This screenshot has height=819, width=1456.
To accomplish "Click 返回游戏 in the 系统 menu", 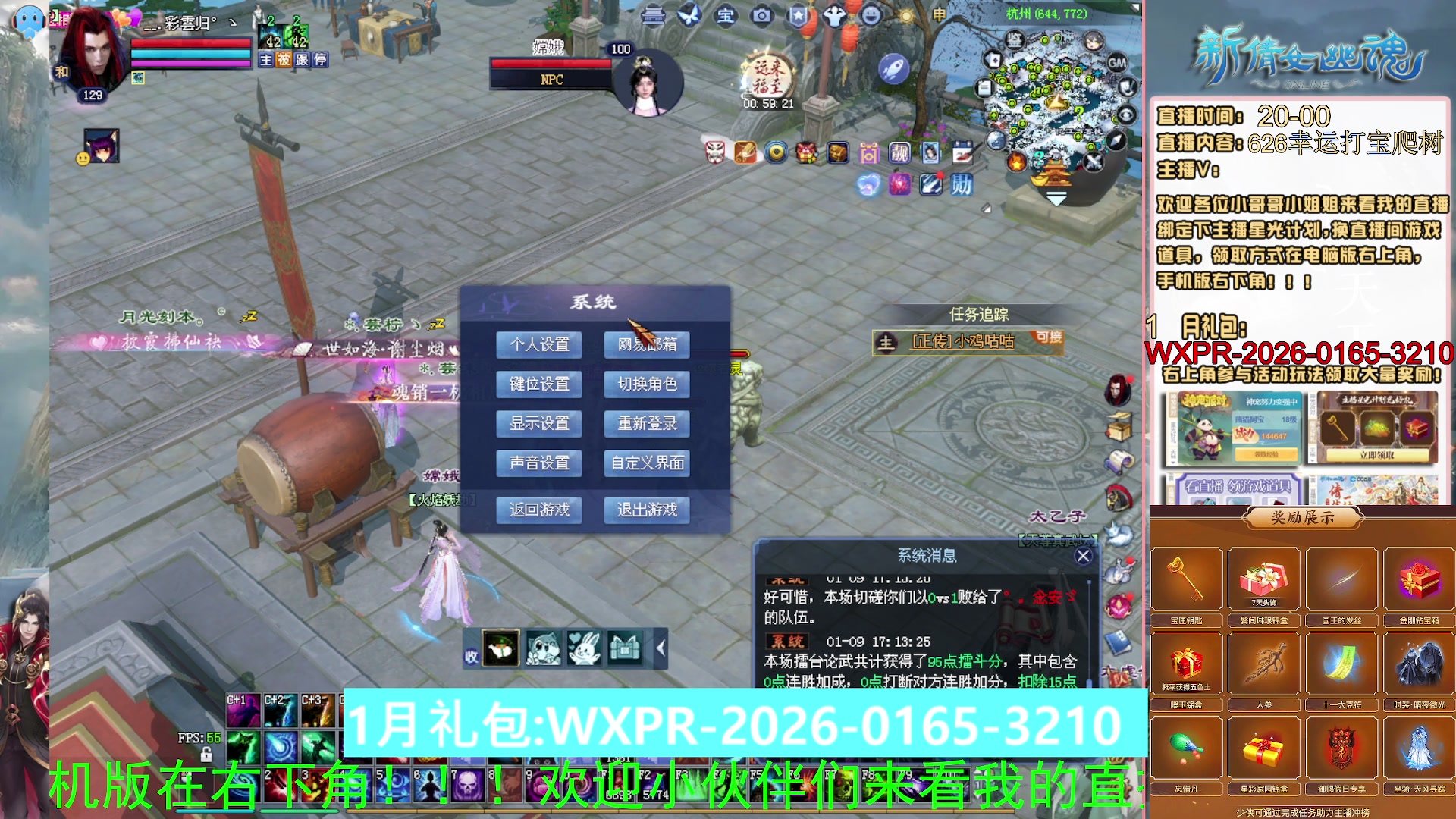I will point(539,510).
